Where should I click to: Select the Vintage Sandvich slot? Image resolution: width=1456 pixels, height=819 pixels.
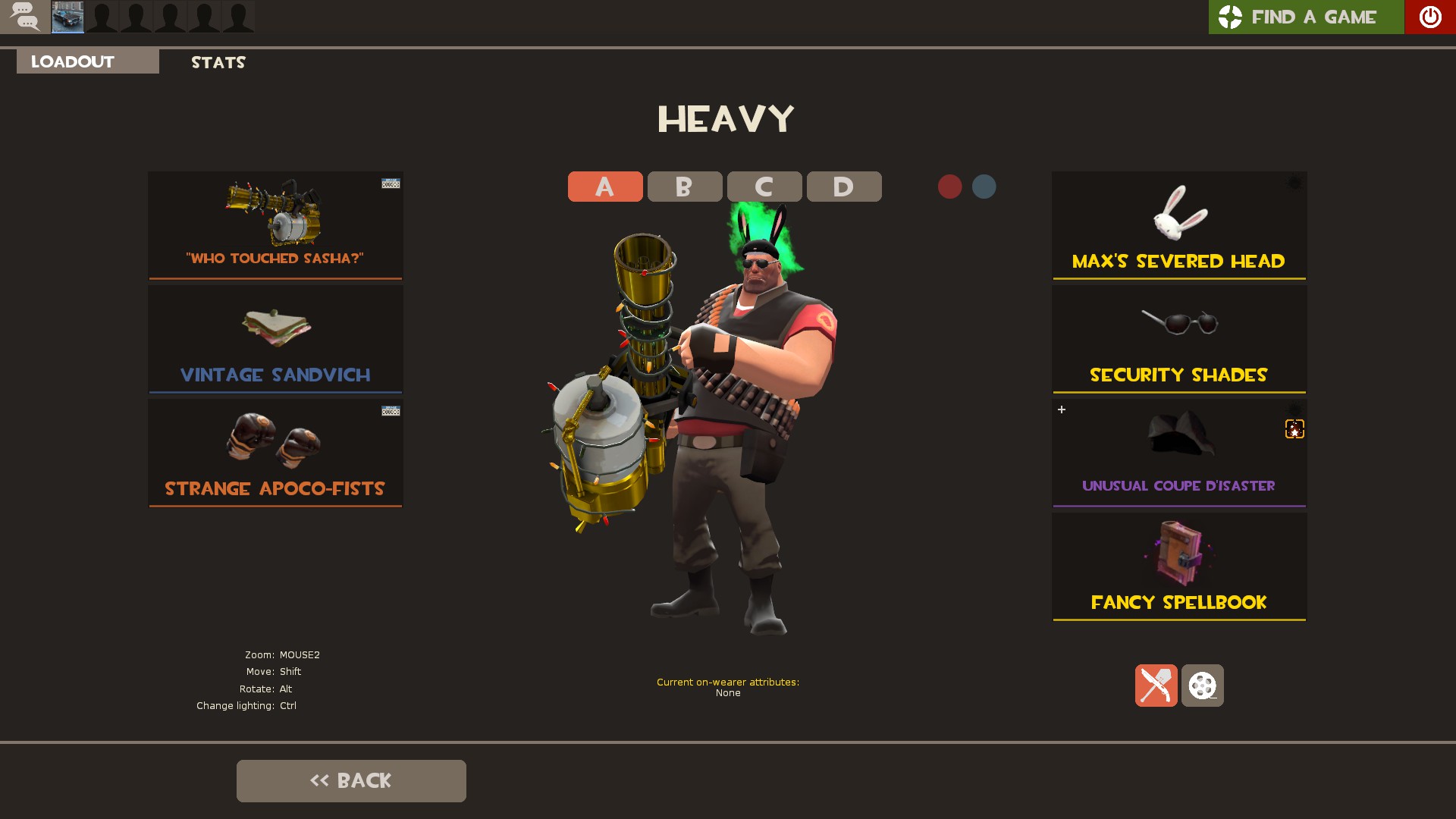click(275, 339)
